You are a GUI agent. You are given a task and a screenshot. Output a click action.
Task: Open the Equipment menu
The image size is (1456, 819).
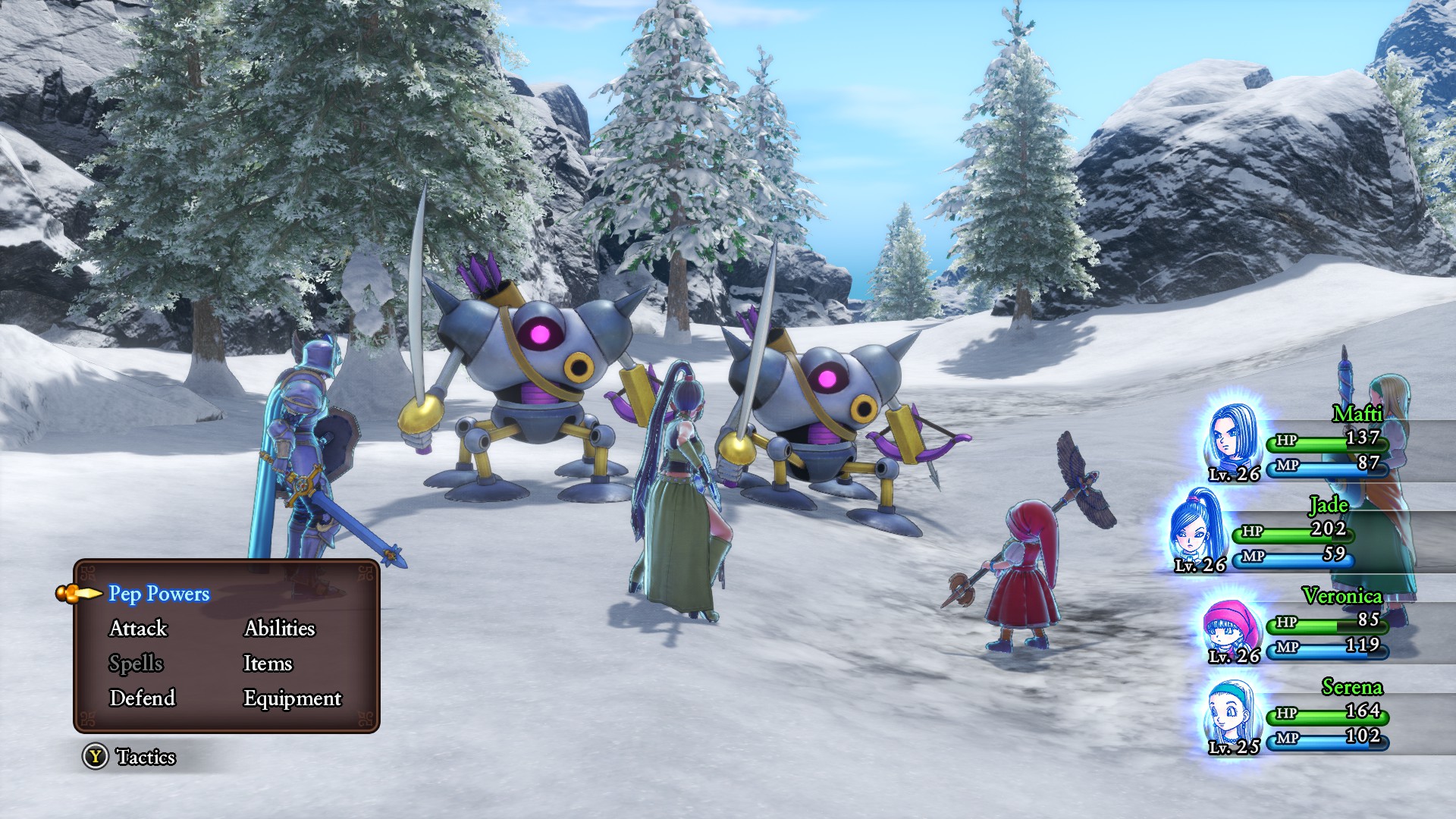pyautogui.click(x=292, y=698)
